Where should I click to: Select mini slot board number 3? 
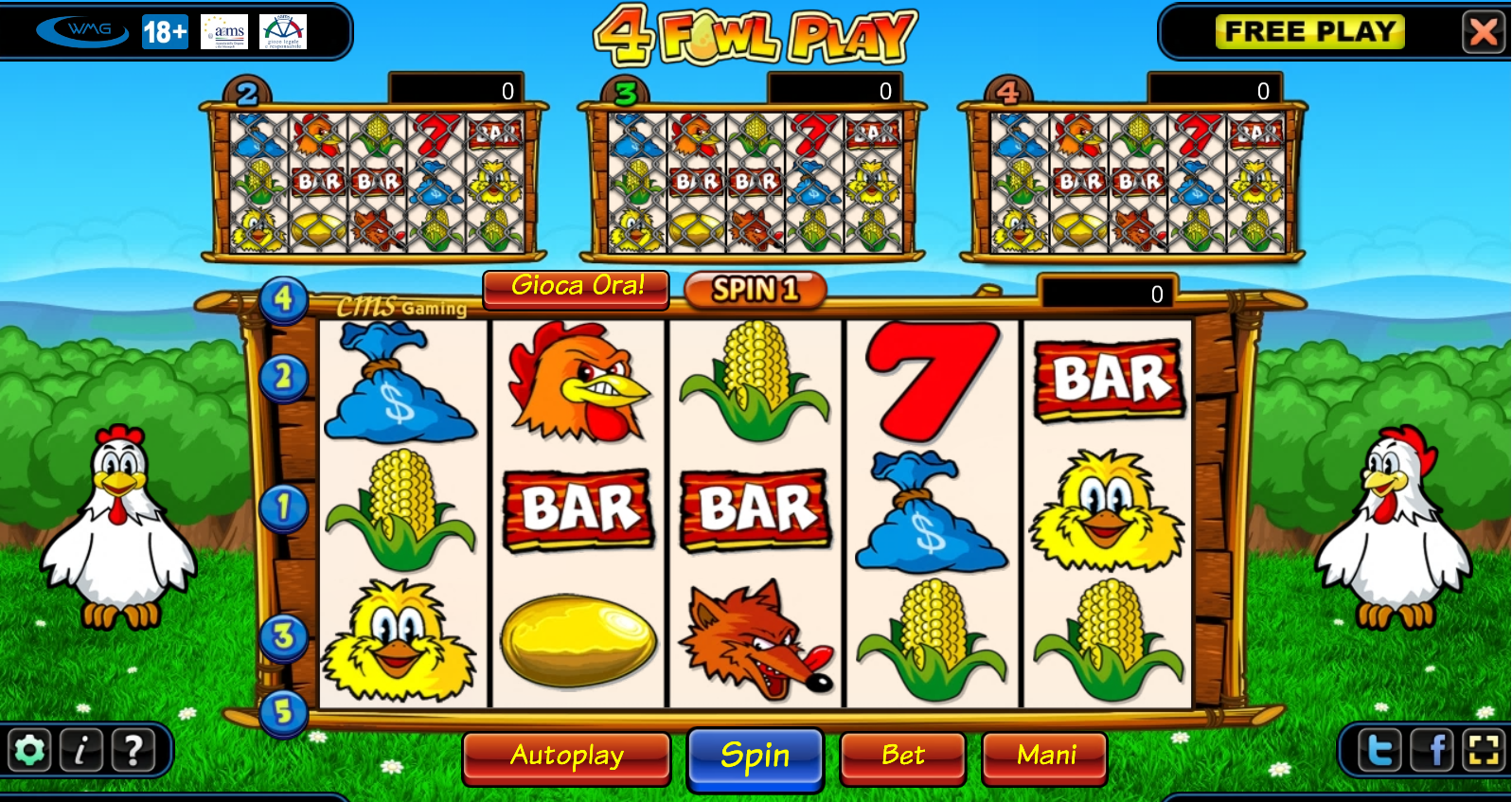click(625, 92)
